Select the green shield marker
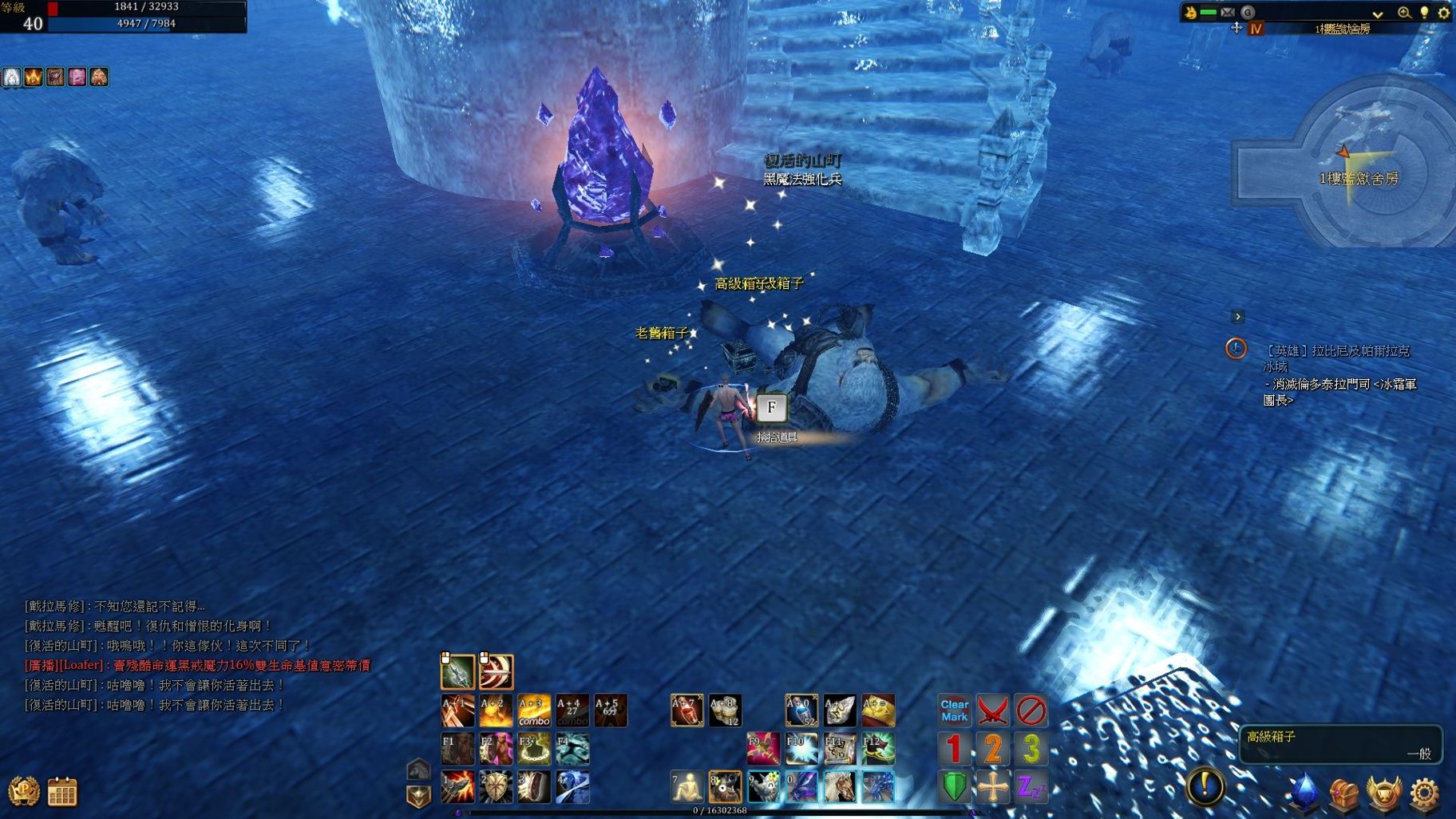The height and width of the screenshot is (819, 1456). pyautogui.click(x=954, y=787)
